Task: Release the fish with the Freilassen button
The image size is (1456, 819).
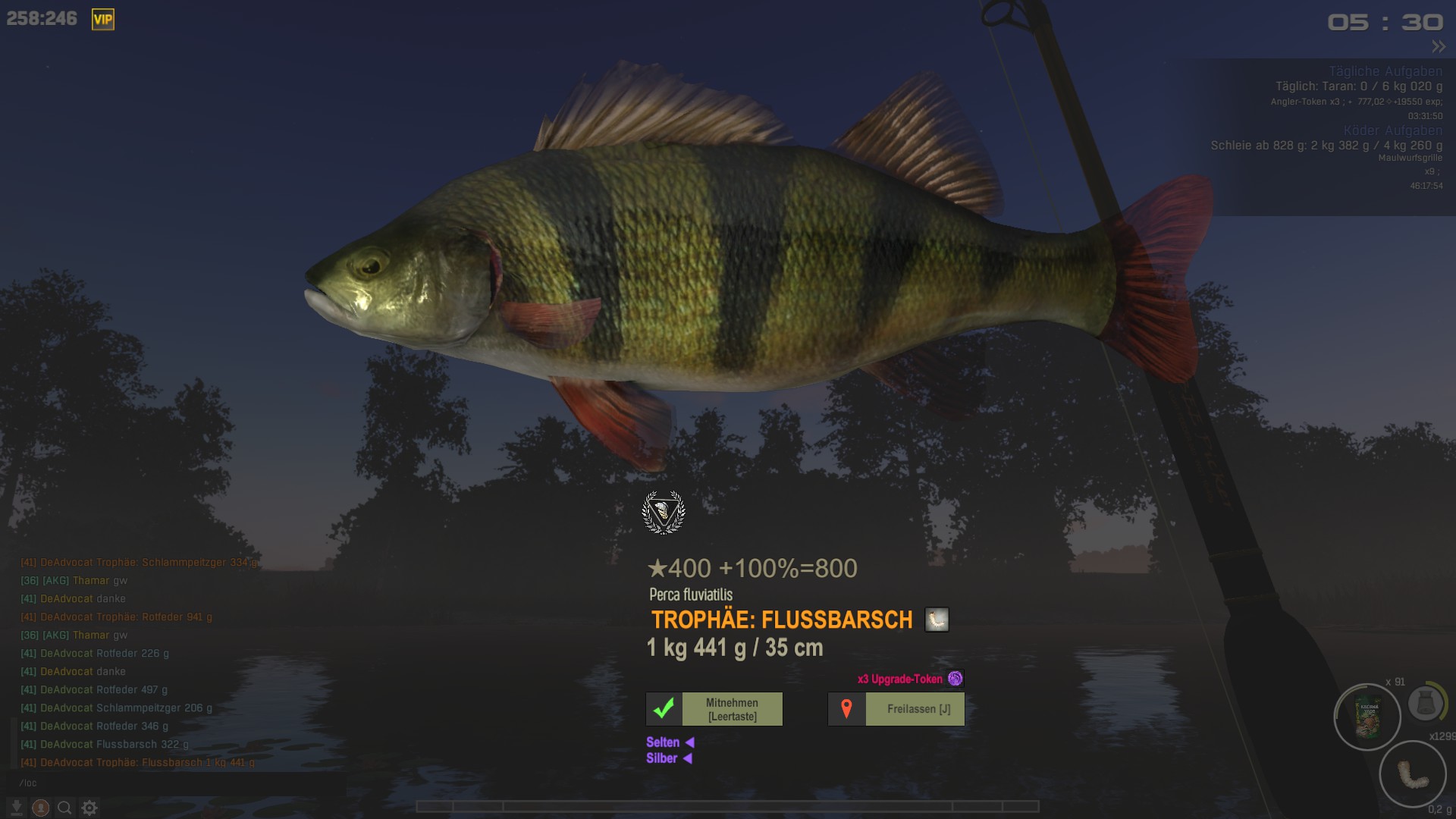Action: (896, 709)
